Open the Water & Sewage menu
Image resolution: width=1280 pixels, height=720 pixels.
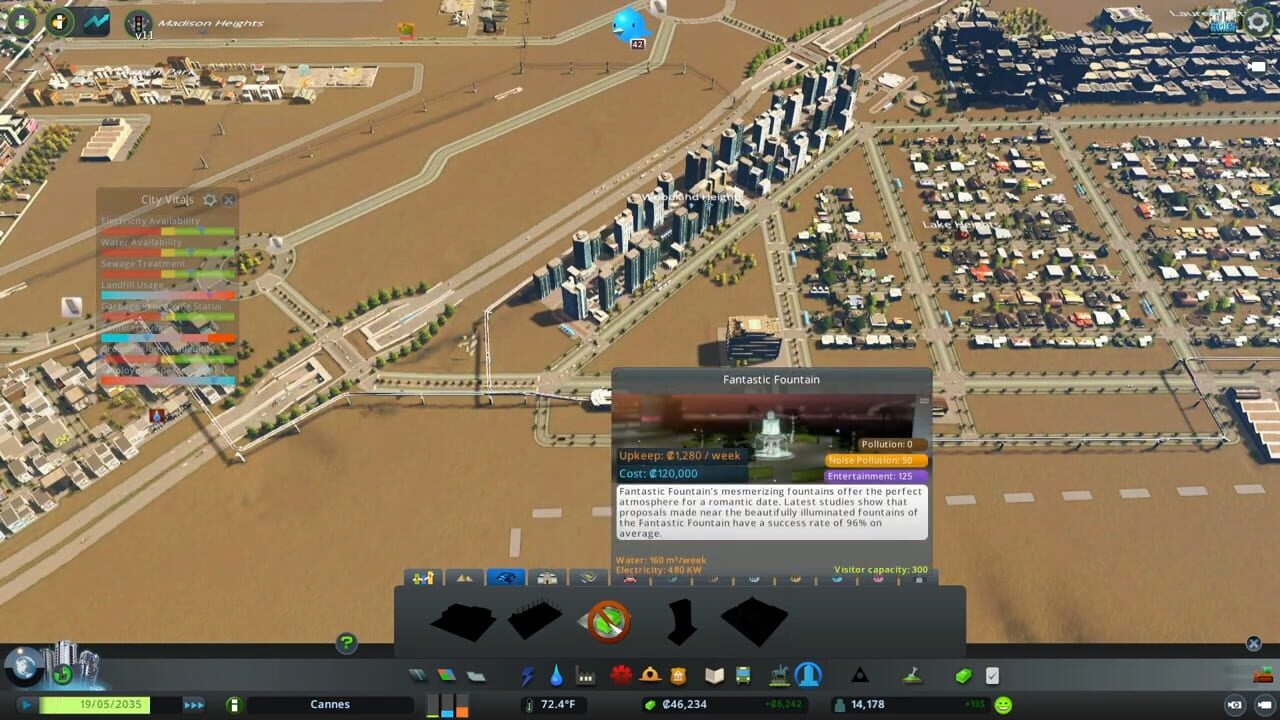pyautogui.click(x=556, y=676)
